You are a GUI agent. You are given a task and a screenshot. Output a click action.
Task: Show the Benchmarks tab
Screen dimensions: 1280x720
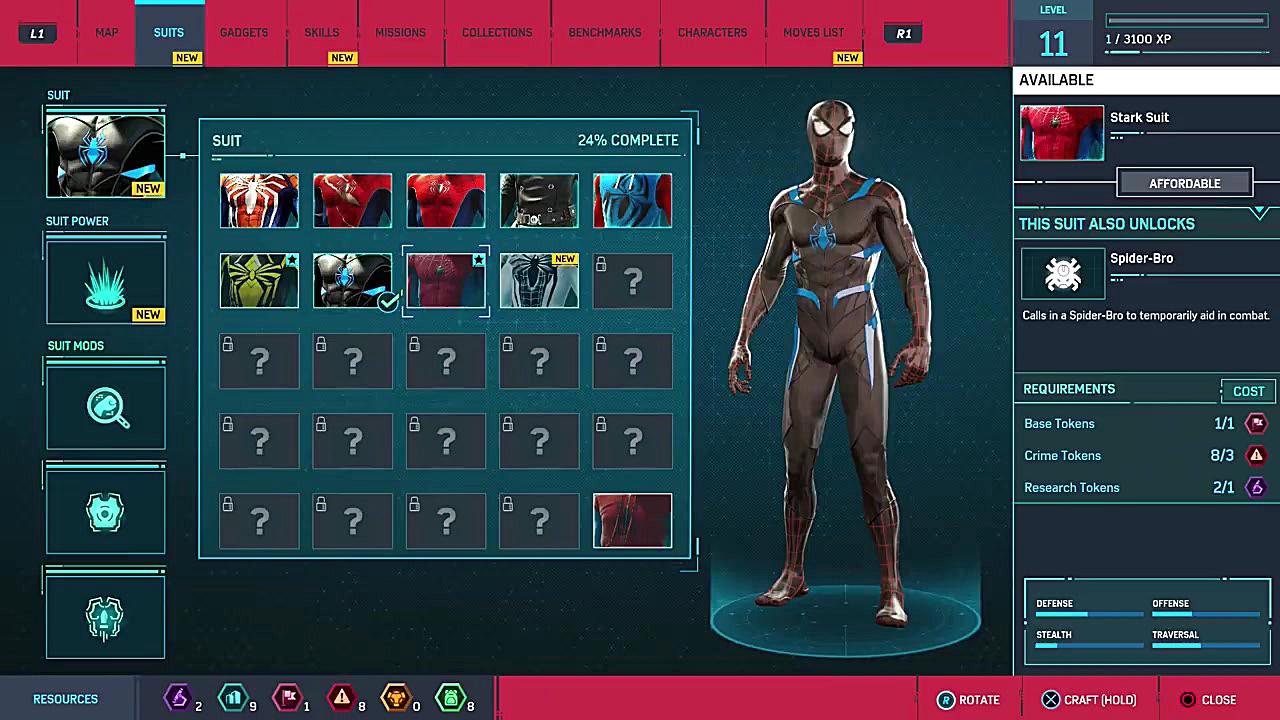pos(604,33)
